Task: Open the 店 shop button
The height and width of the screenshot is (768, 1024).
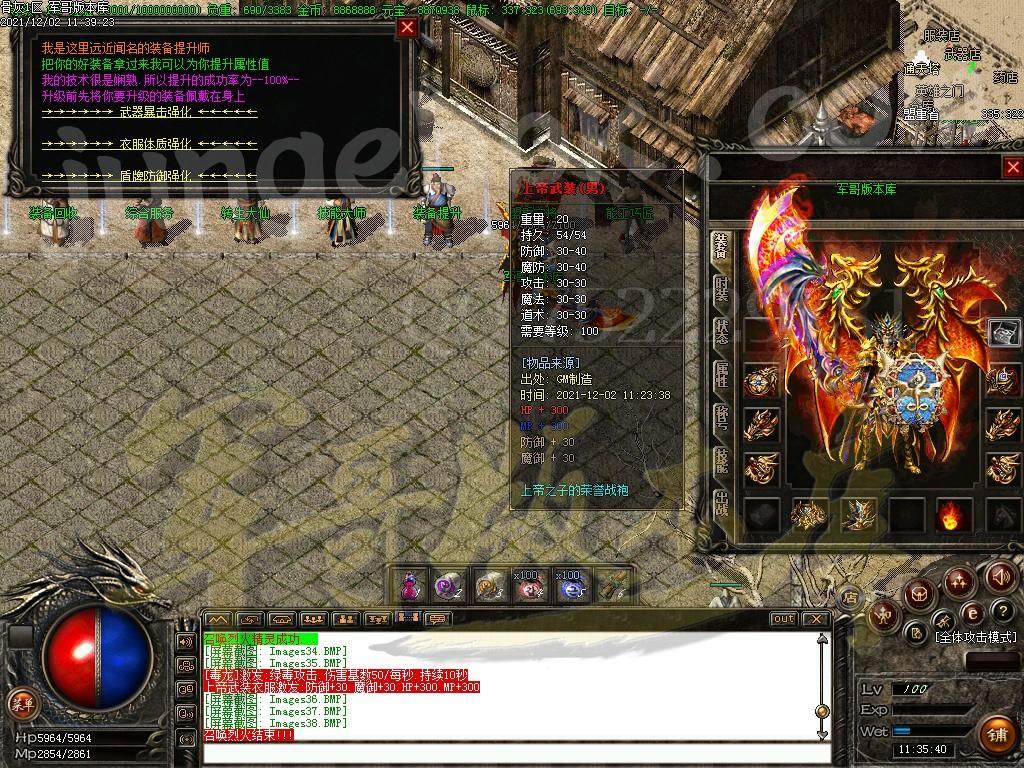Action: tap(853, 598)
